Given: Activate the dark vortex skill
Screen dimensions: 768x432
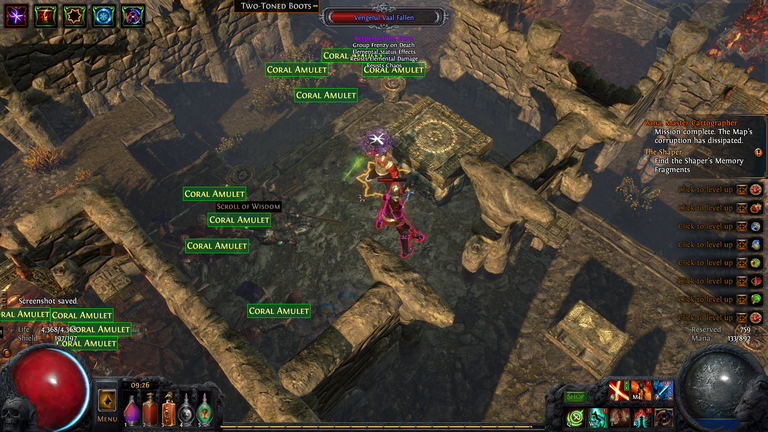Looking at the screenshot, I should click(663, 417).
